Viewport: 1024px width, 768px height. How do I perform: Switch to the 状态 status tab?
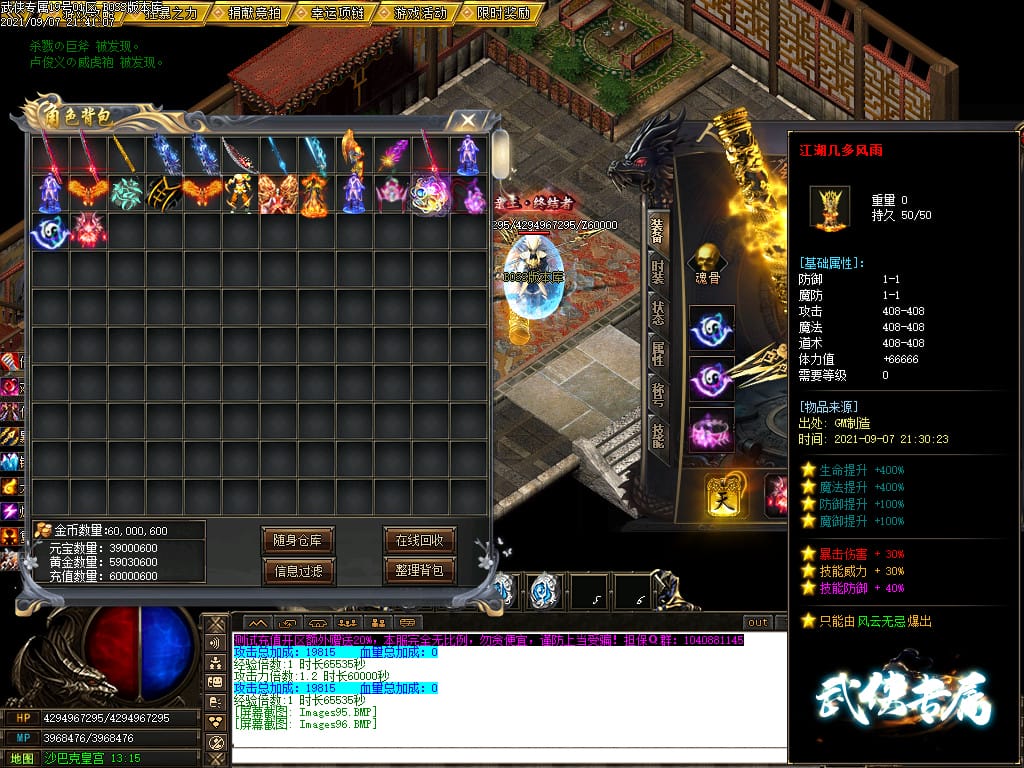[x=657, y=312]
